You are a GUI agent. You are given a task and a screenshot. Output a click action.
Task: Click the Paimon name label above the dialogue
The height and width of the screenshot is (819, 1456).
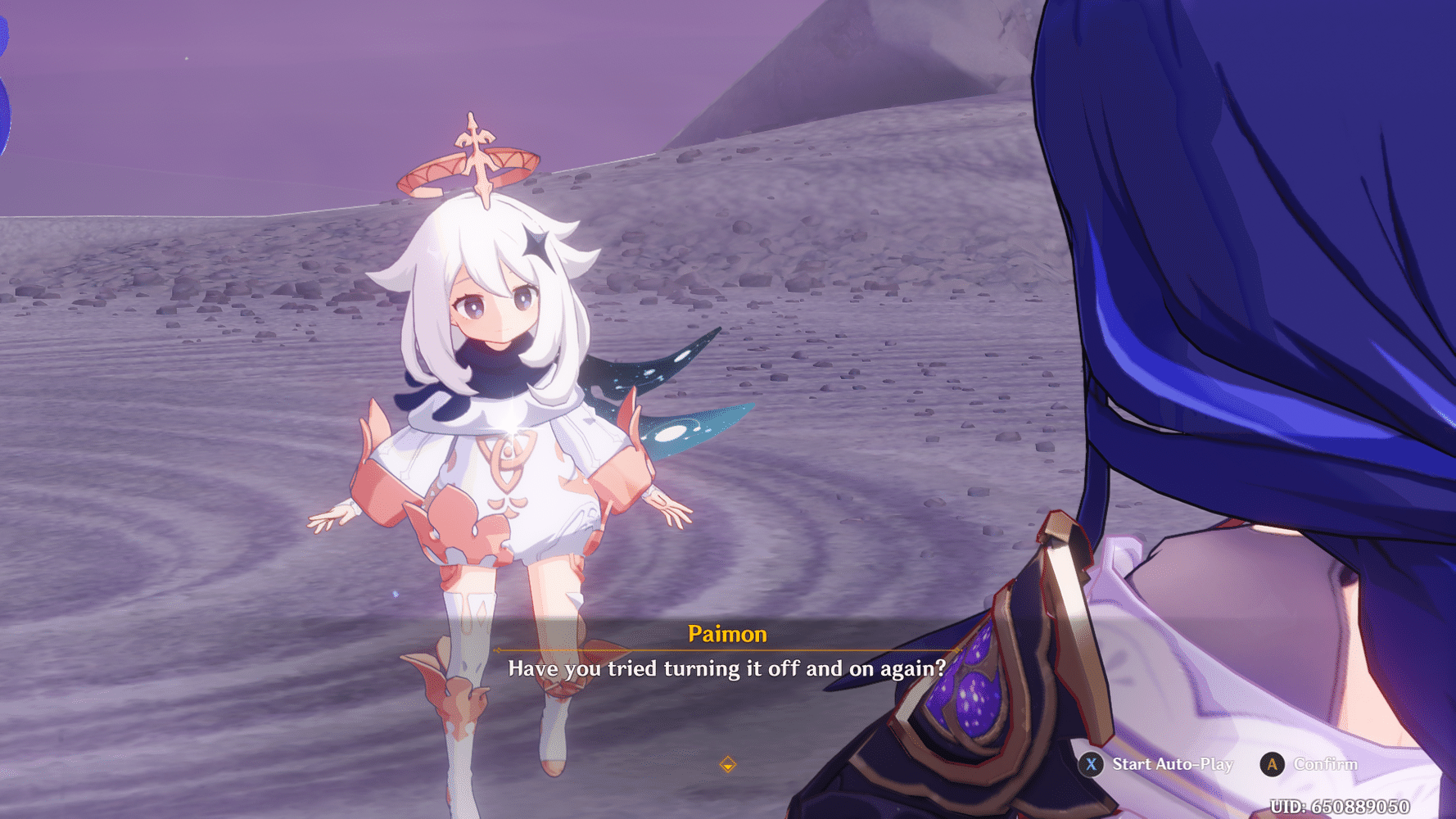(726, 633)
